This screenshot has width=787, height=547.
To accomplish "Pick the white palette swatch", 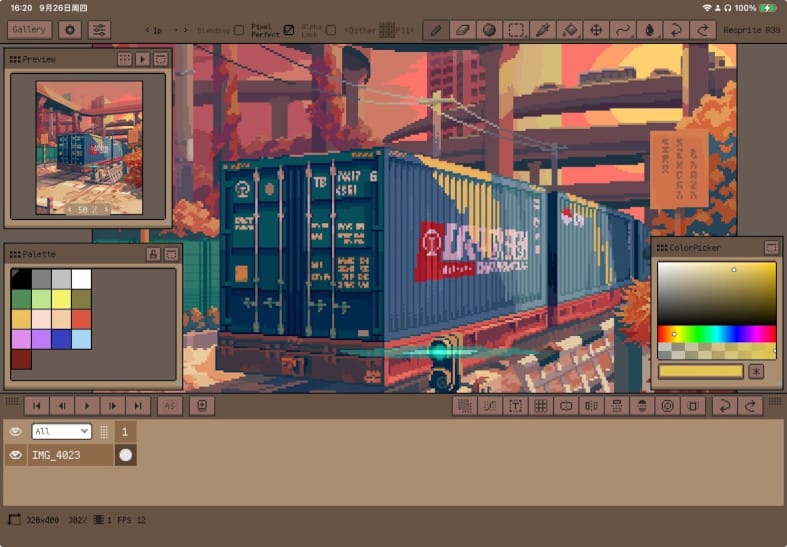I will (81, 279).
